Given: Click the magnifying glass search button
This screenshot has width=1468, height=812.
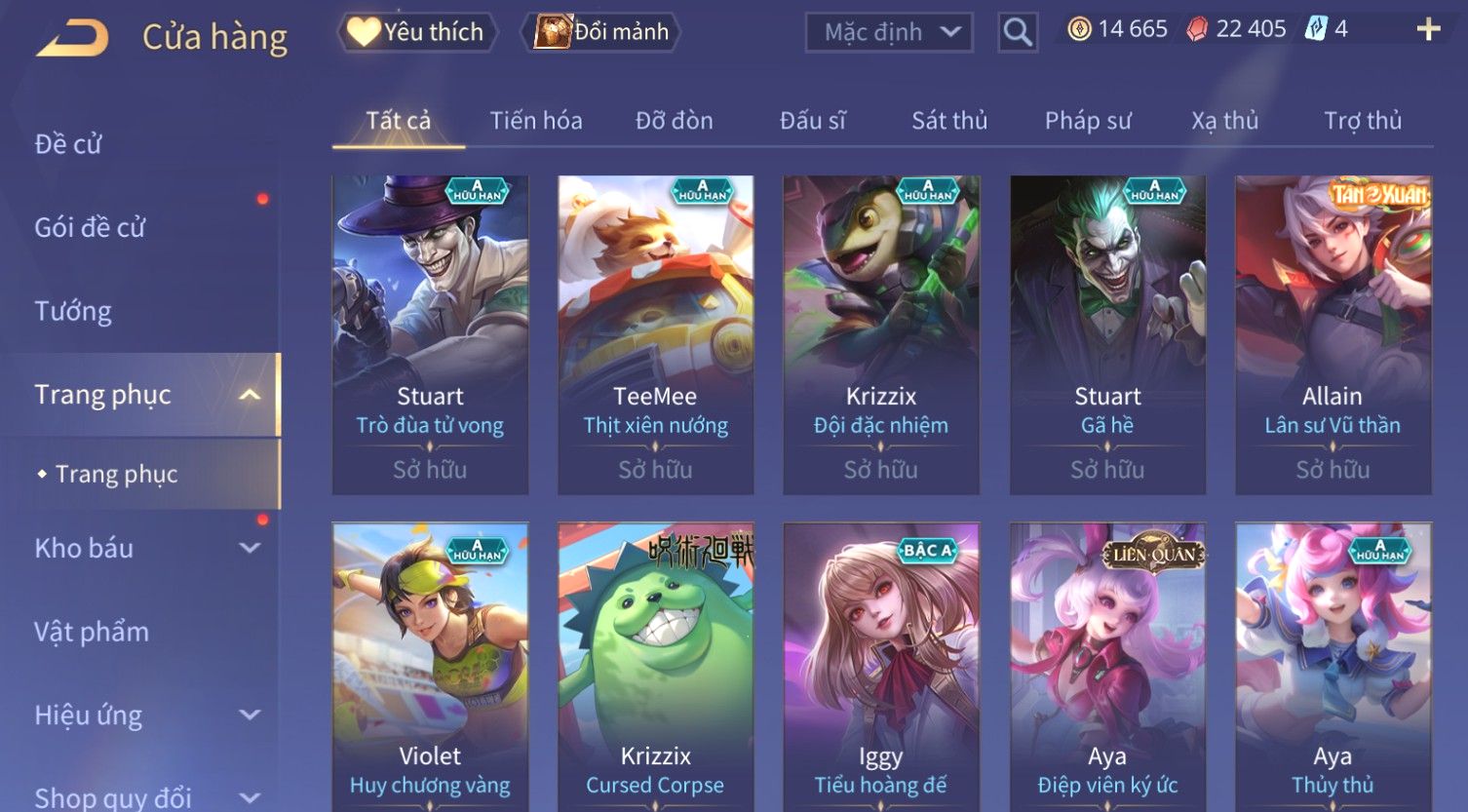Looking at the screenshot, I should [x=1017, y=32].
